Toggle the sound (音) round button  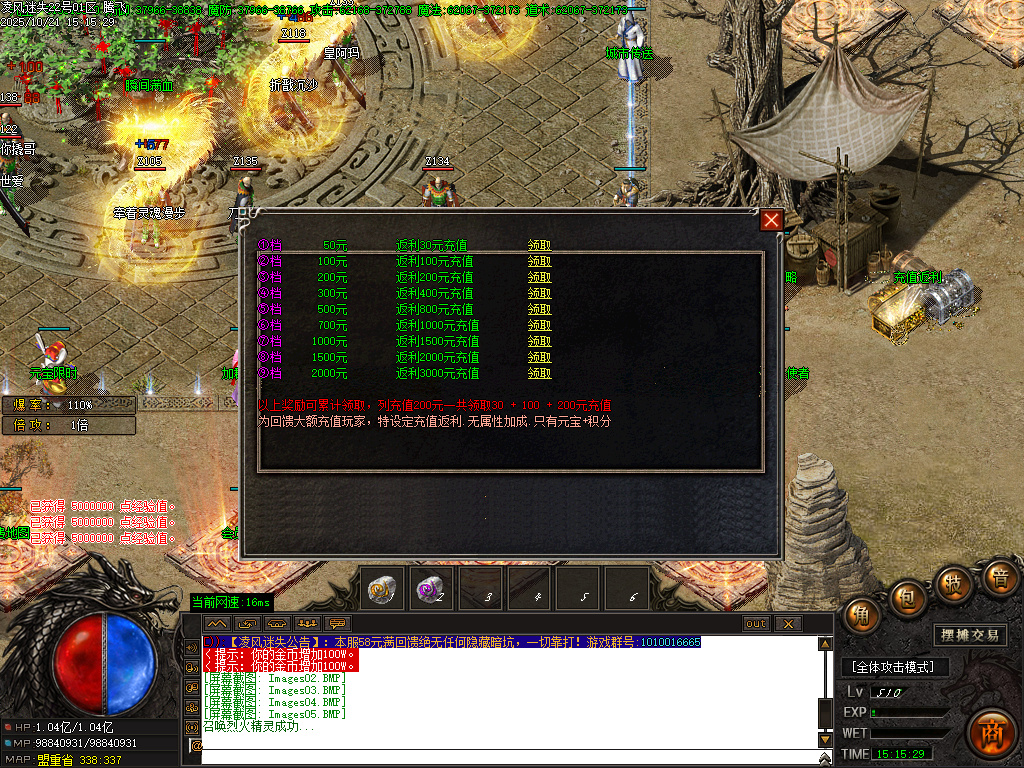tap(998, 578)
